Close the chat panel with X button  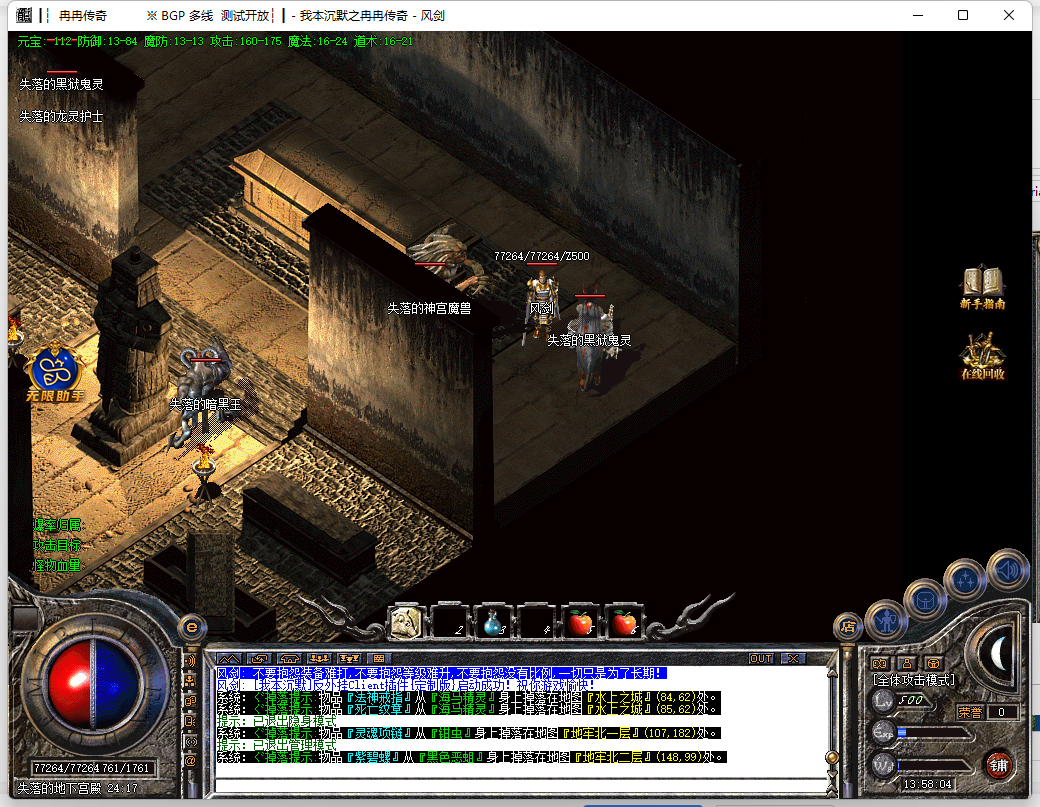(x=793, y=659)
